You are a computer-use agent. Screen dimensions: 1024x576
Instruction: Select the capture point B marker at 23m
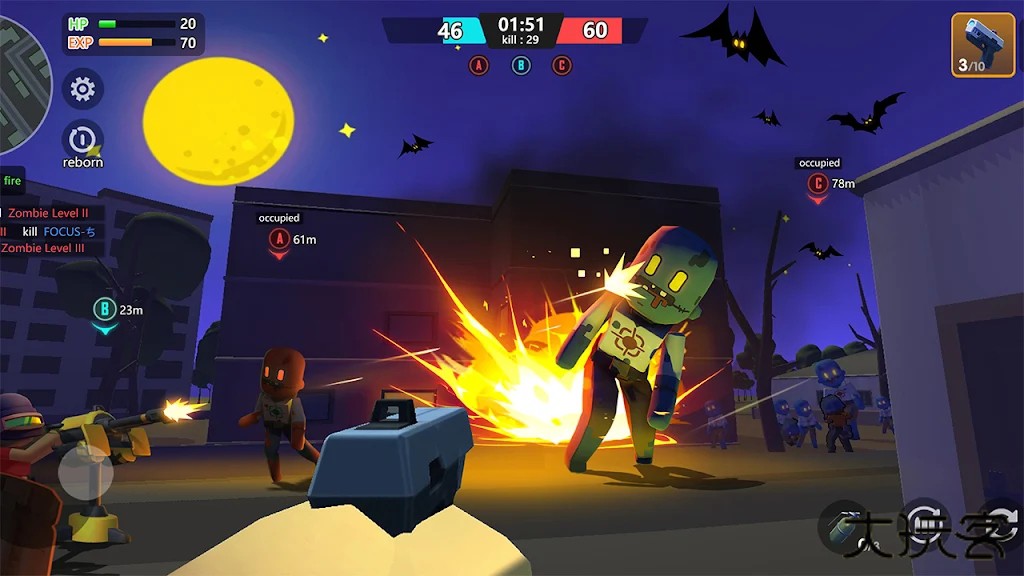pyautogui.click(x=104, y=310)
